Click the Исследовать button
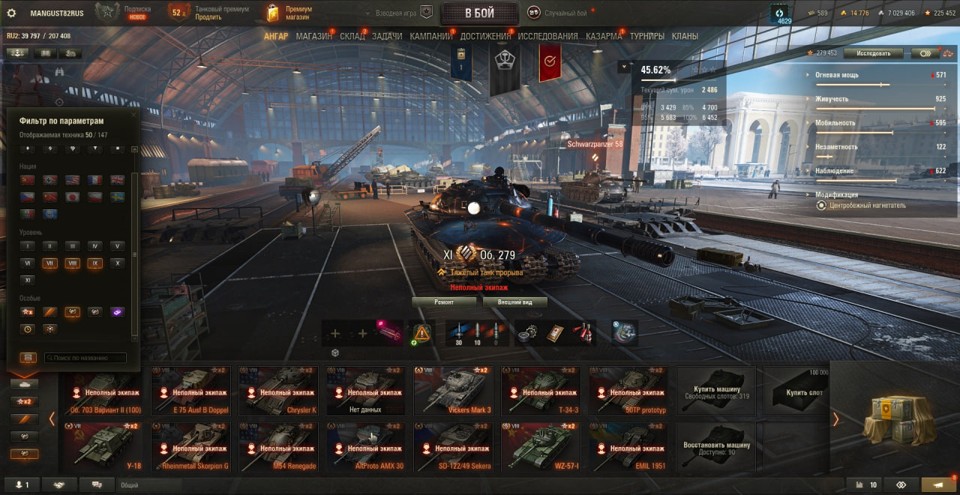 [872, 53]
